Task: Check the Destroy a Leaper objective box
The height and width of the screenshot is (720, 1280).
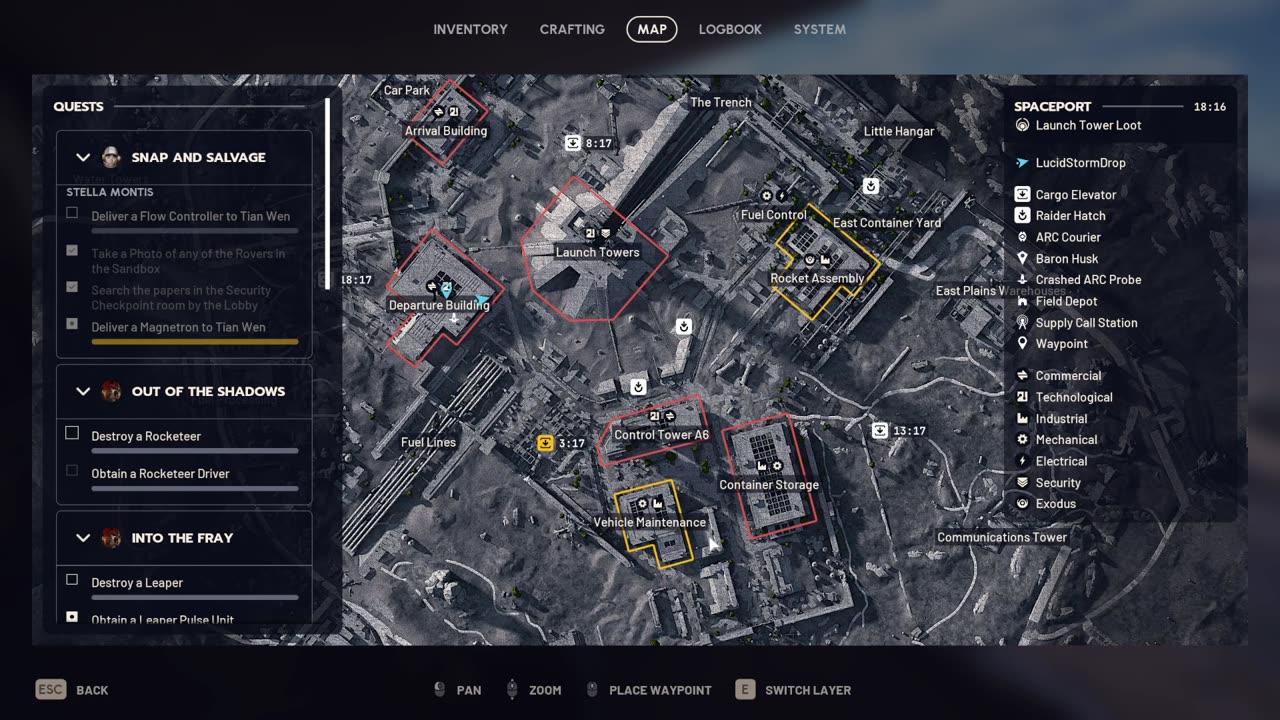Action: coord(71,579)
